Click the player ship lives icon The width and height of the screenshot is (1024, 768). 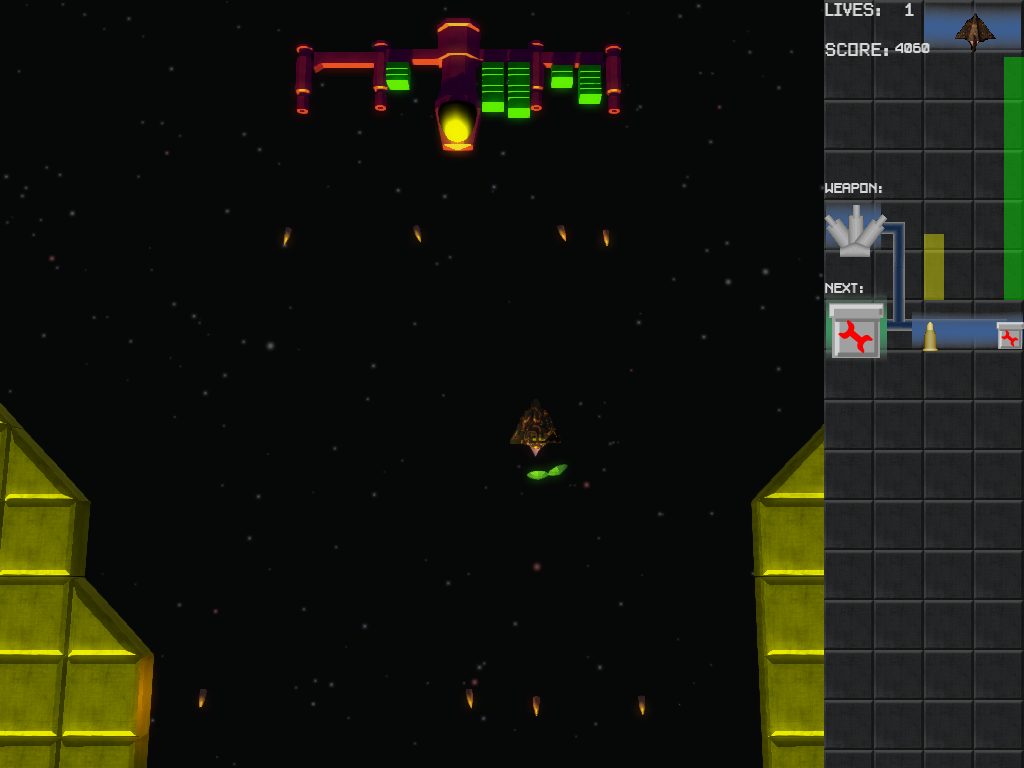tap(973, 30)
